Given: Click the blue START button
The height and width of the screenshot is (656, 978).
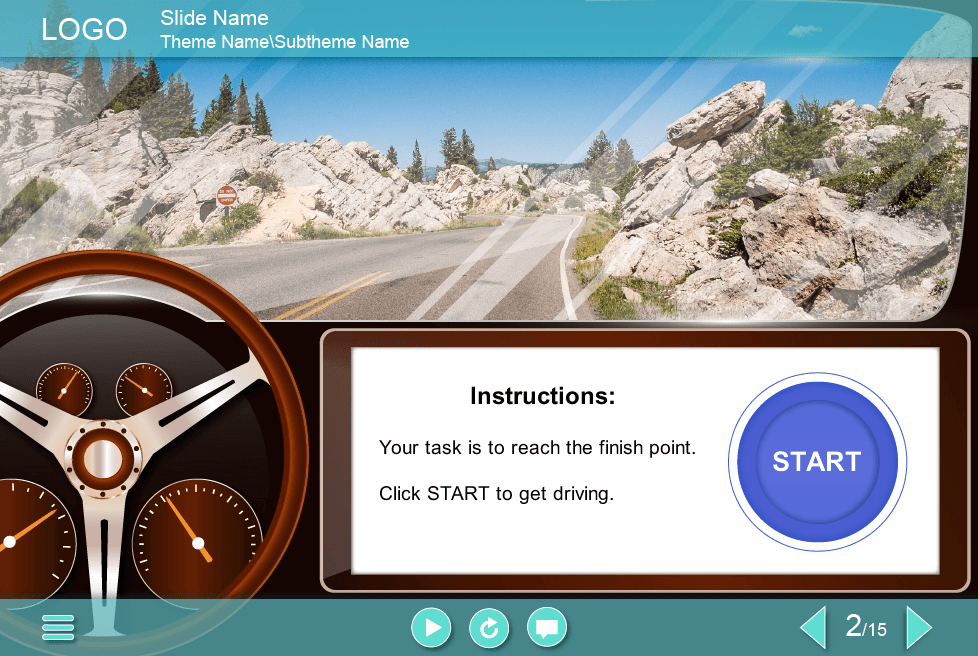Looking at the screenshot, I should click(816, 461).
